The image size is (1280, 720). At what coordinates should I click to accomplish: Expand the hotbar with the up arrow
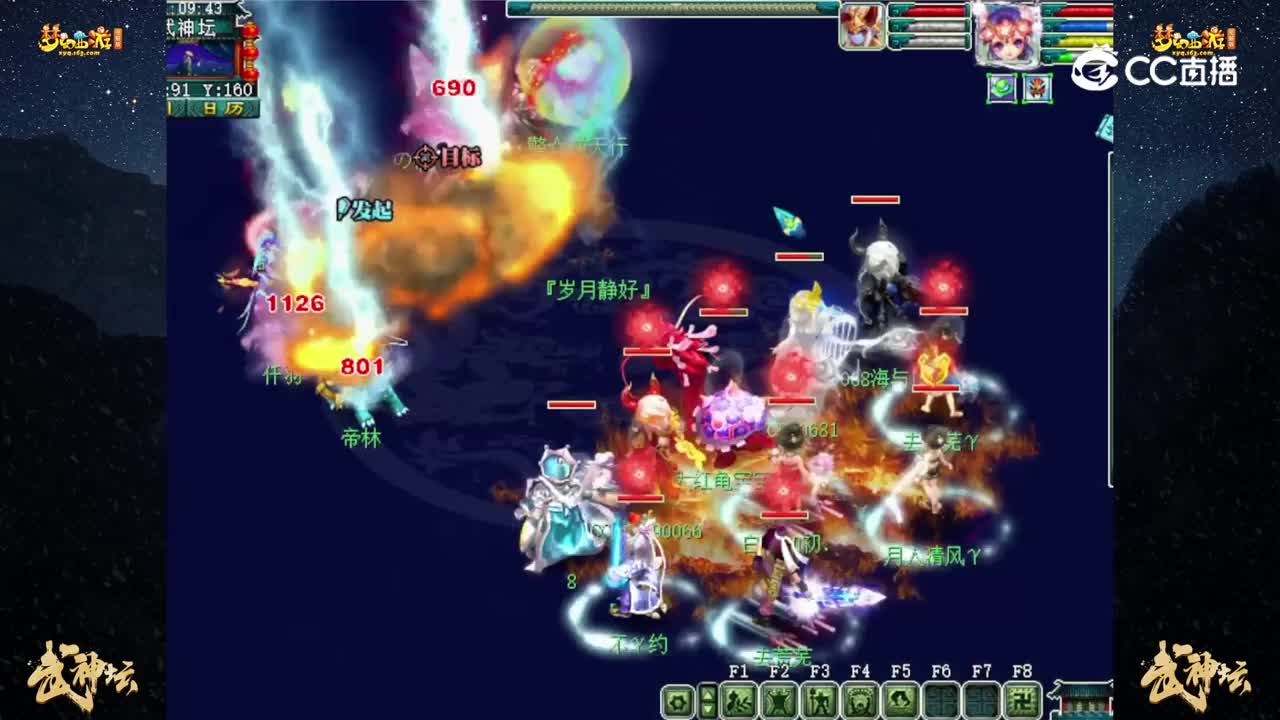pos(707,692)
